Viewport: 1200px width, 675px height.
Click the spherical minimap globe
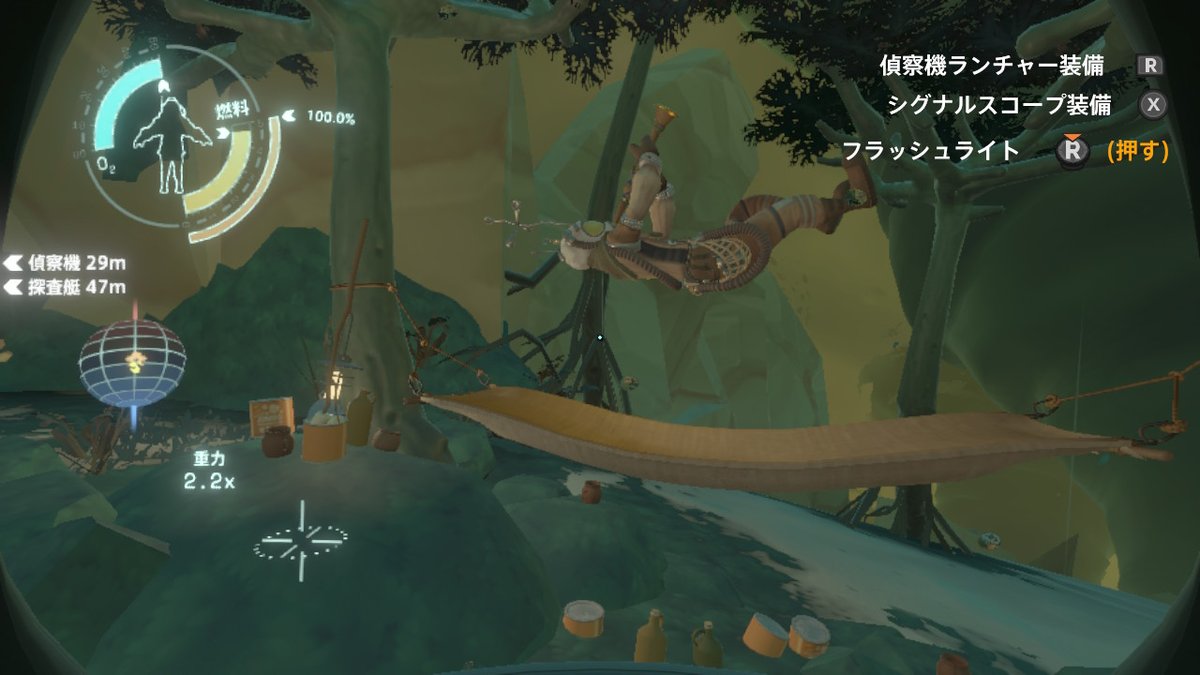click(x=132, y=360)
